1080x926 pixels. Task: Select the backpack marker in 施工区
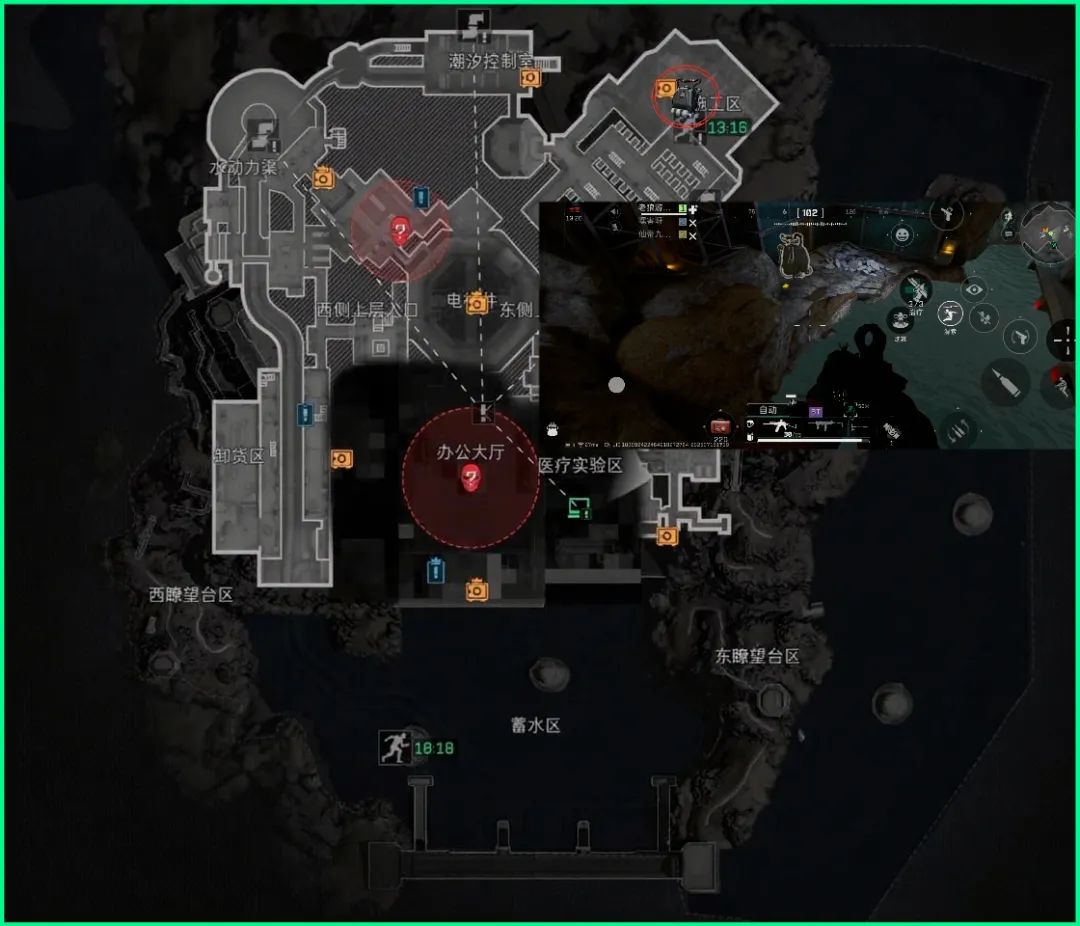pyautogui.click(x=688, y=99)
